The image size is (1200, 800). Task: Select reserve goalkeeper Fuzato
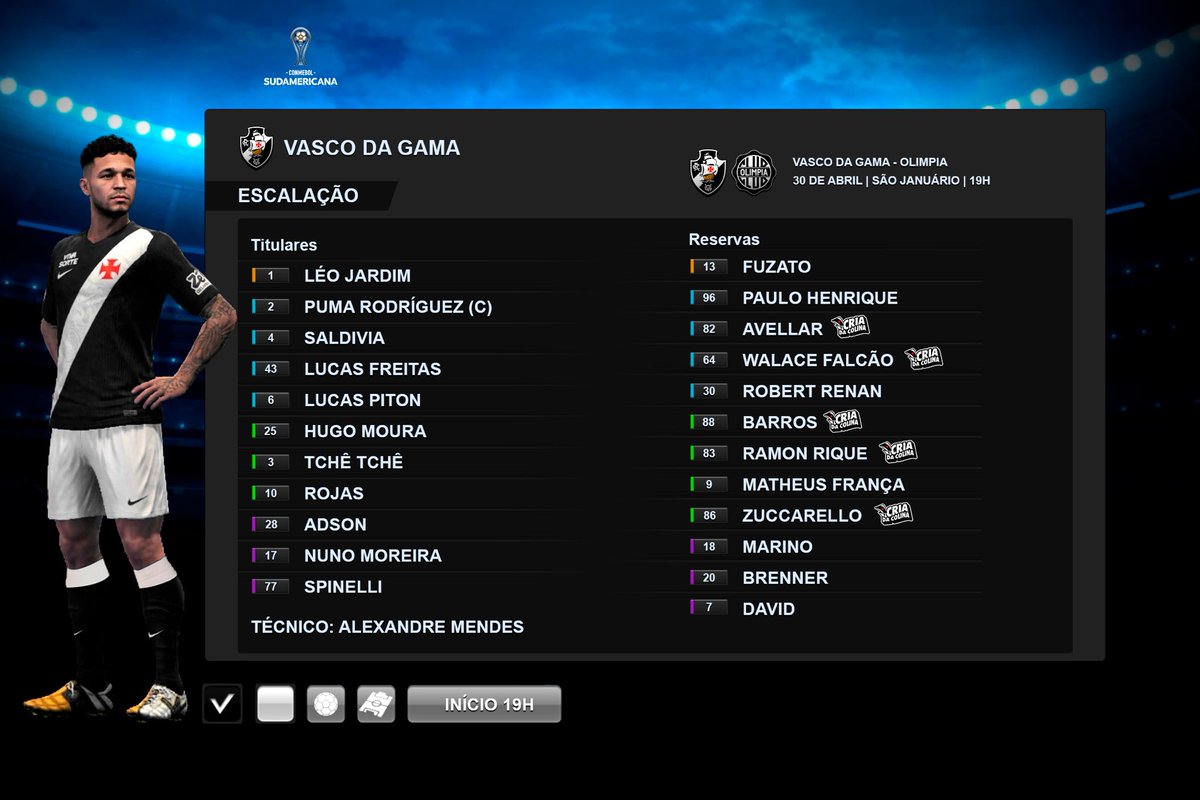tap(776, 267)
